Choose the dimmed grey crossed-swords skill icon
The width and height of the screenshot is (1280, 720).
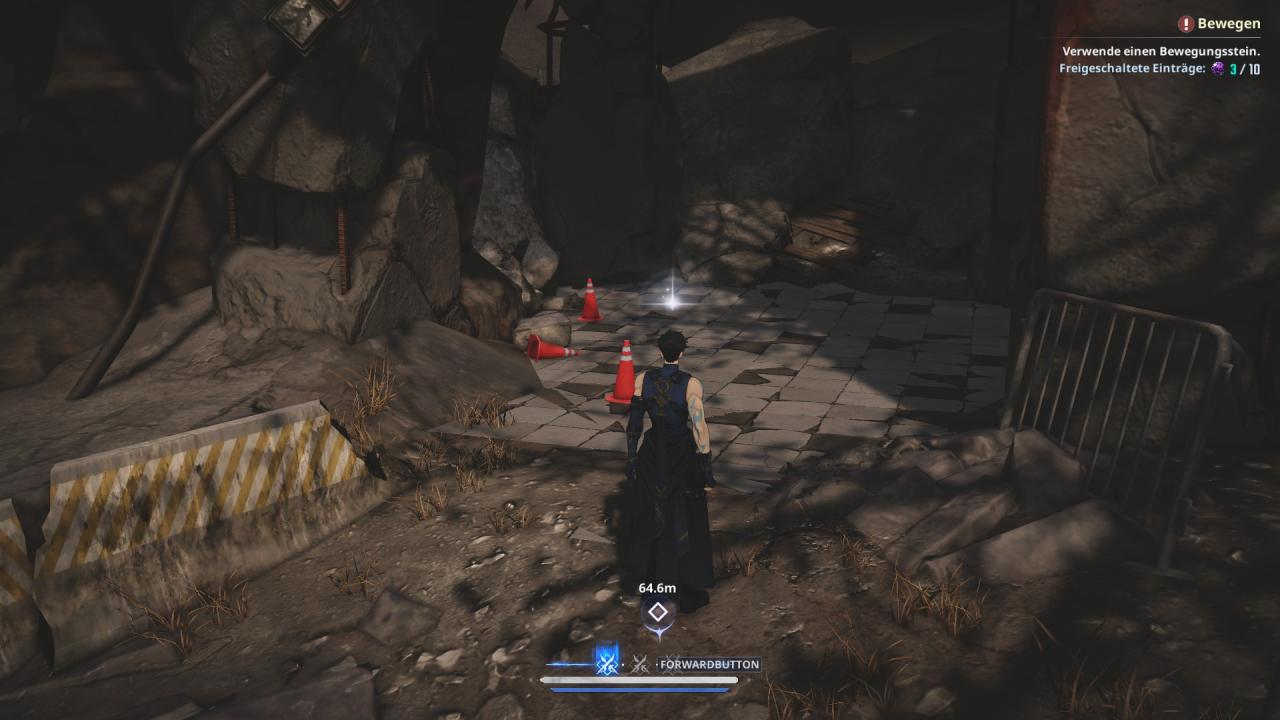640,663
